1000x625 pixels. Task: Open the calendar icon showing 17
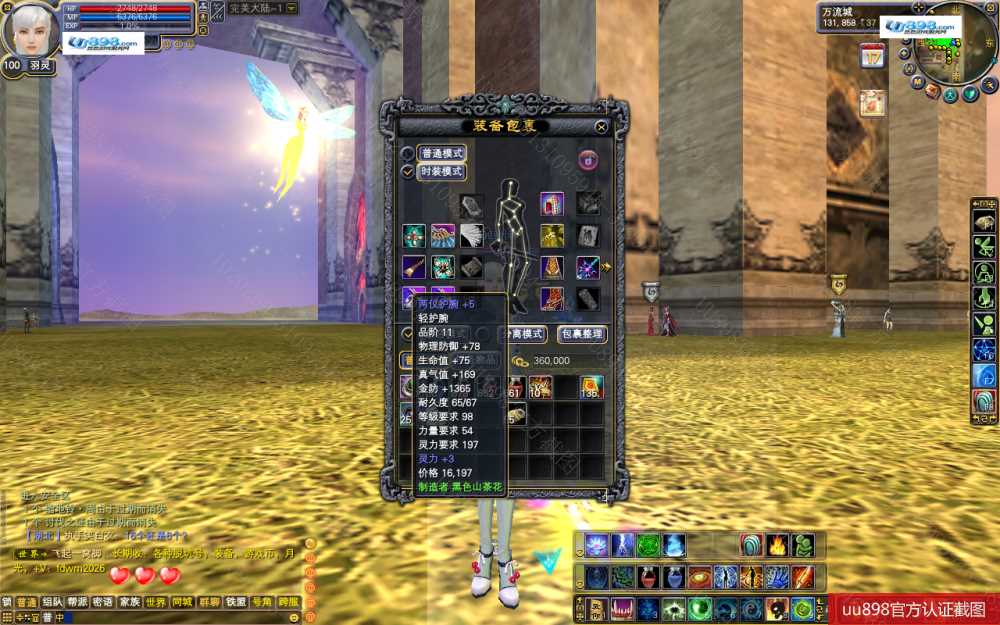872,56
